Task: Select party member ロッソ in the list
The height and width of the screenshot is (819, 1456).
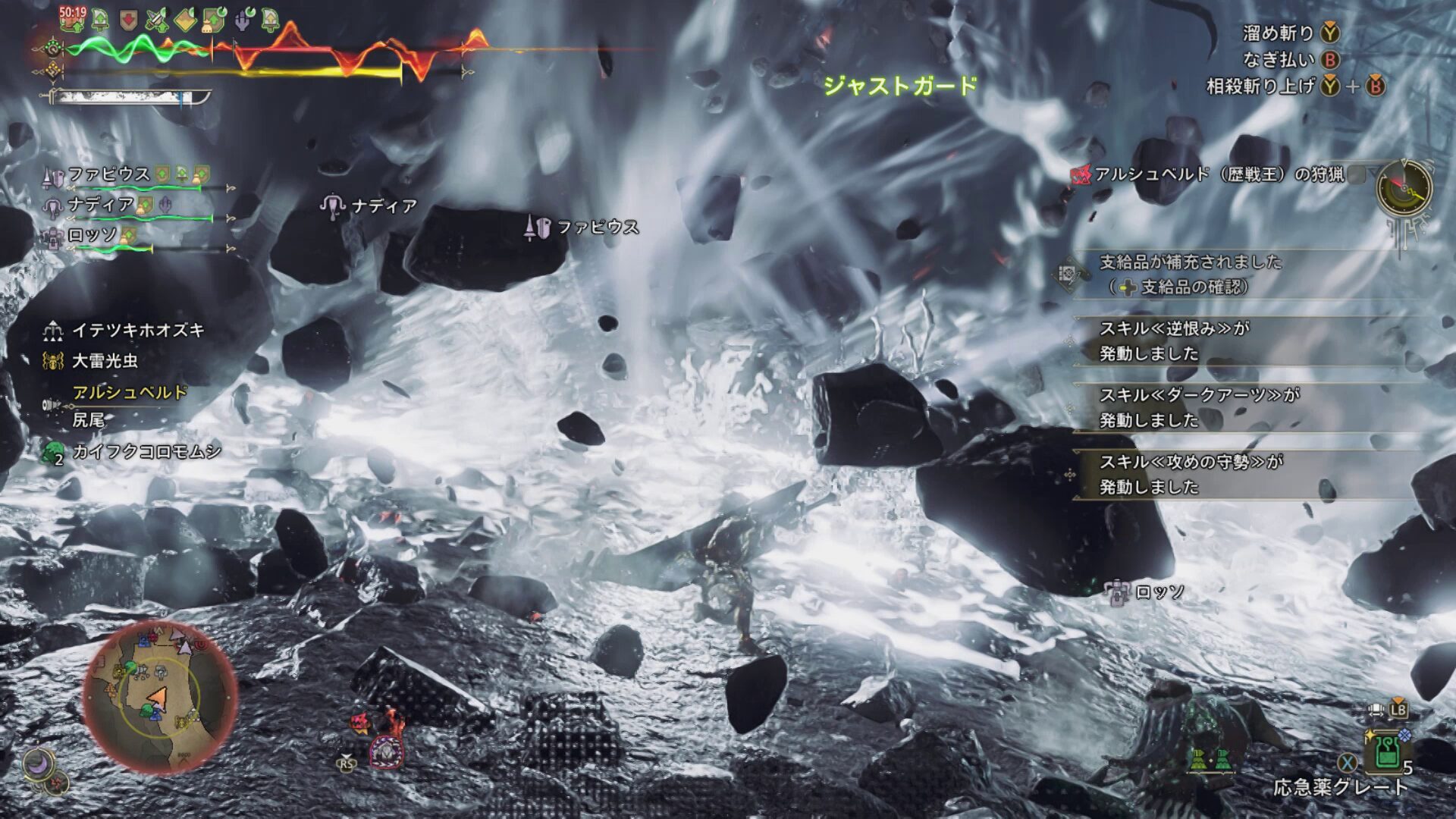Action: coord(93,235)
